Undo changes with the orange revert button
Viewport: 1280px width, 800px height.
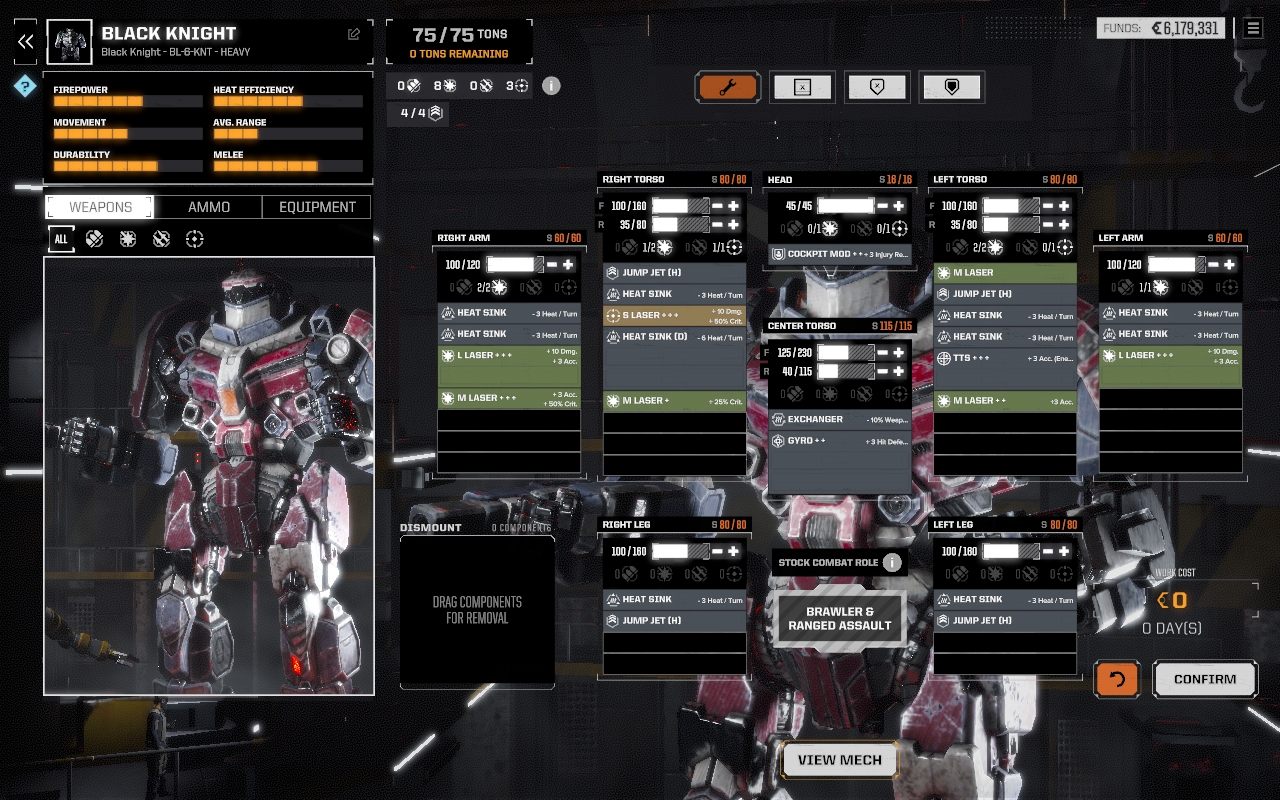1117,679
